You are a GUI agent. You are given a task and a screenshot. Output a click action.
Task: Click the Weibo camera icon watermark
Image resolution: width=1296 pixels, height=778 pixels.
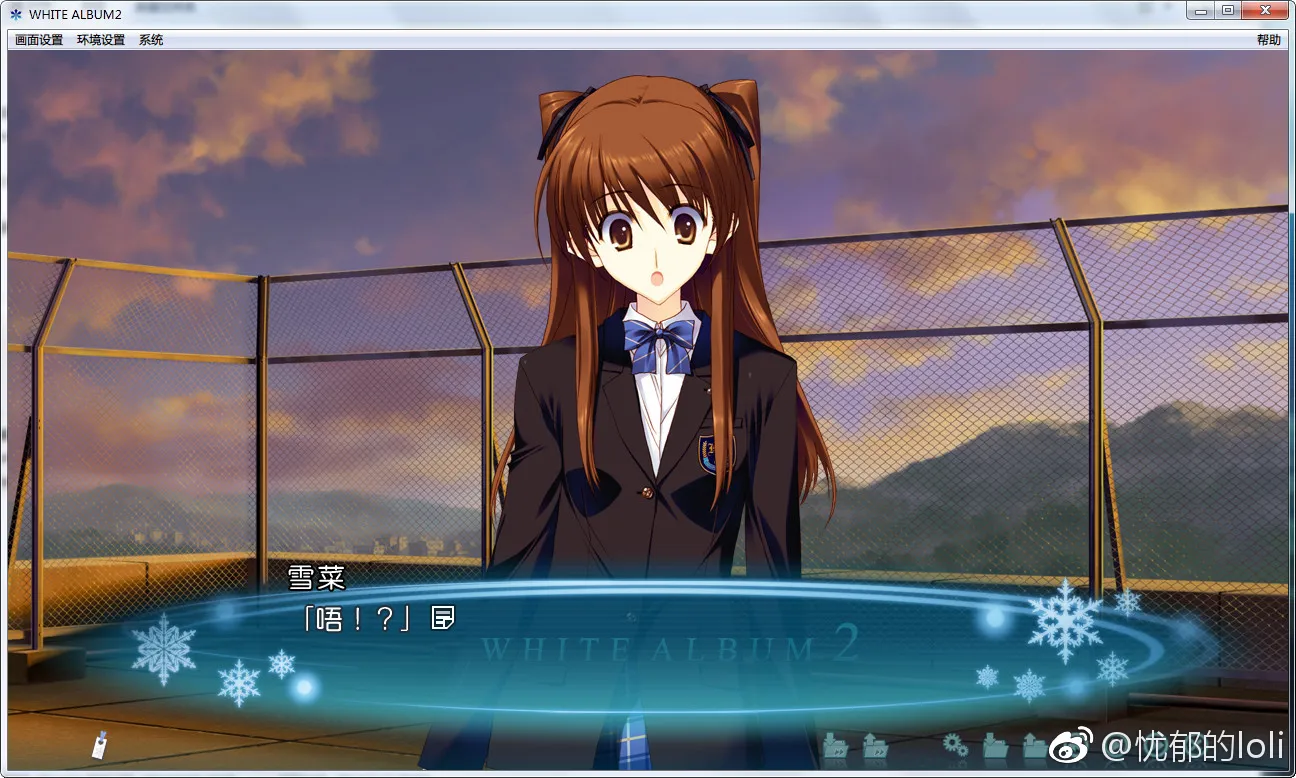(x=1068, y=746)
